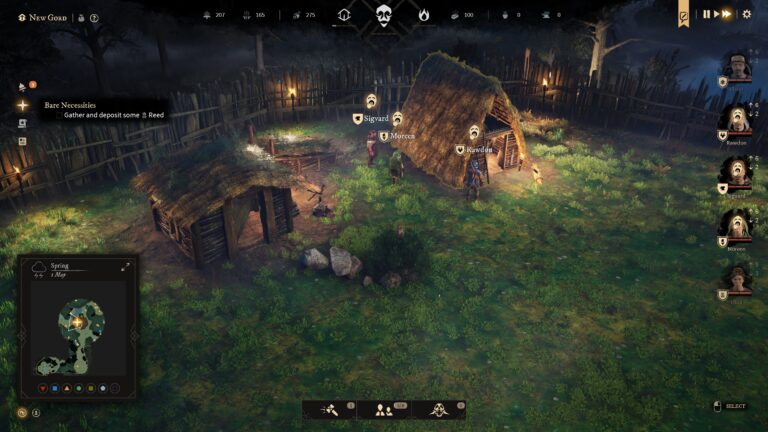Open the build hammer menu
Viewport: 768px width, 432px height.
click(331, 409)
